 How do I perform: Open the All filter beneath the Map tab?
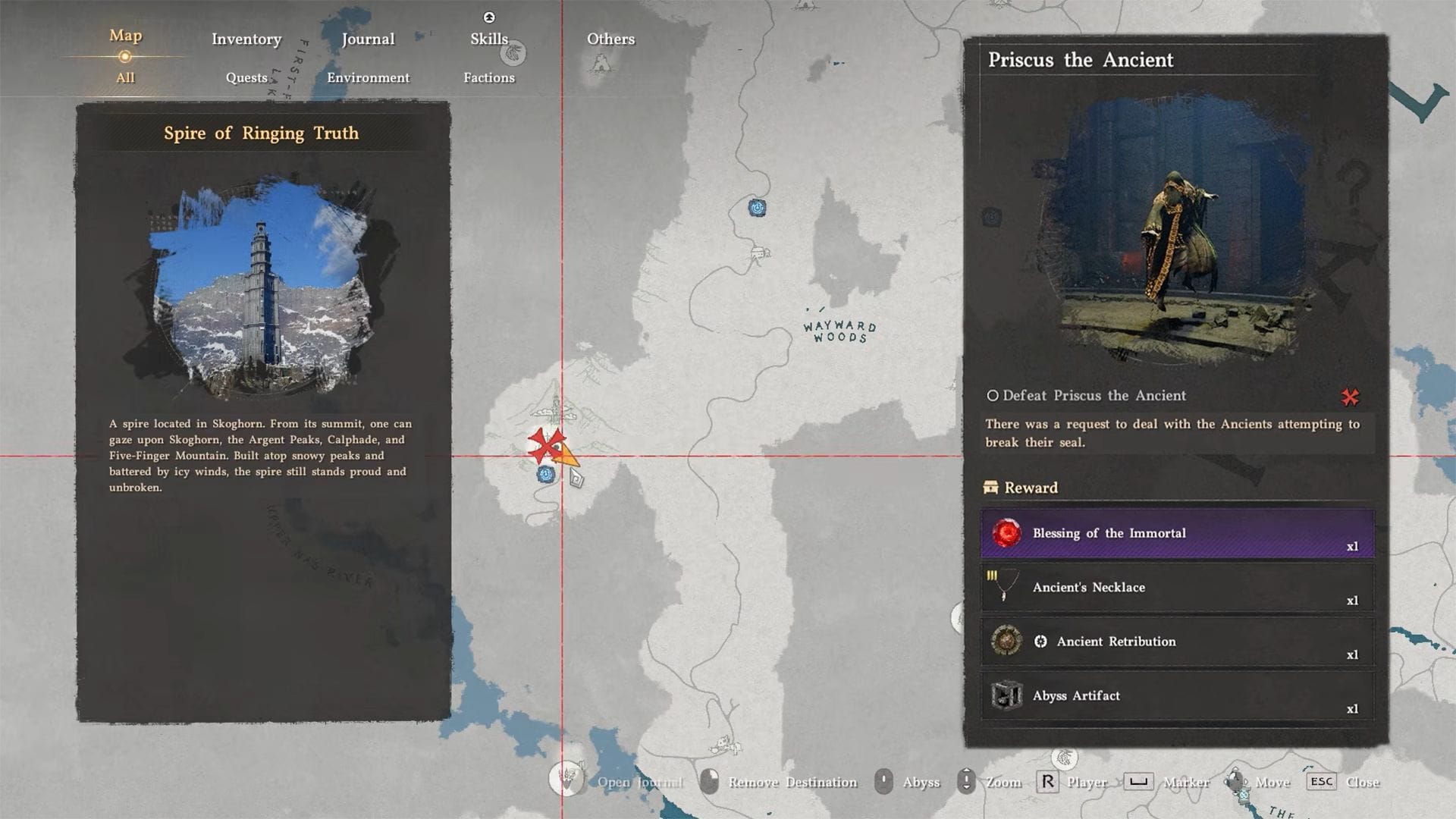(125, 77)
